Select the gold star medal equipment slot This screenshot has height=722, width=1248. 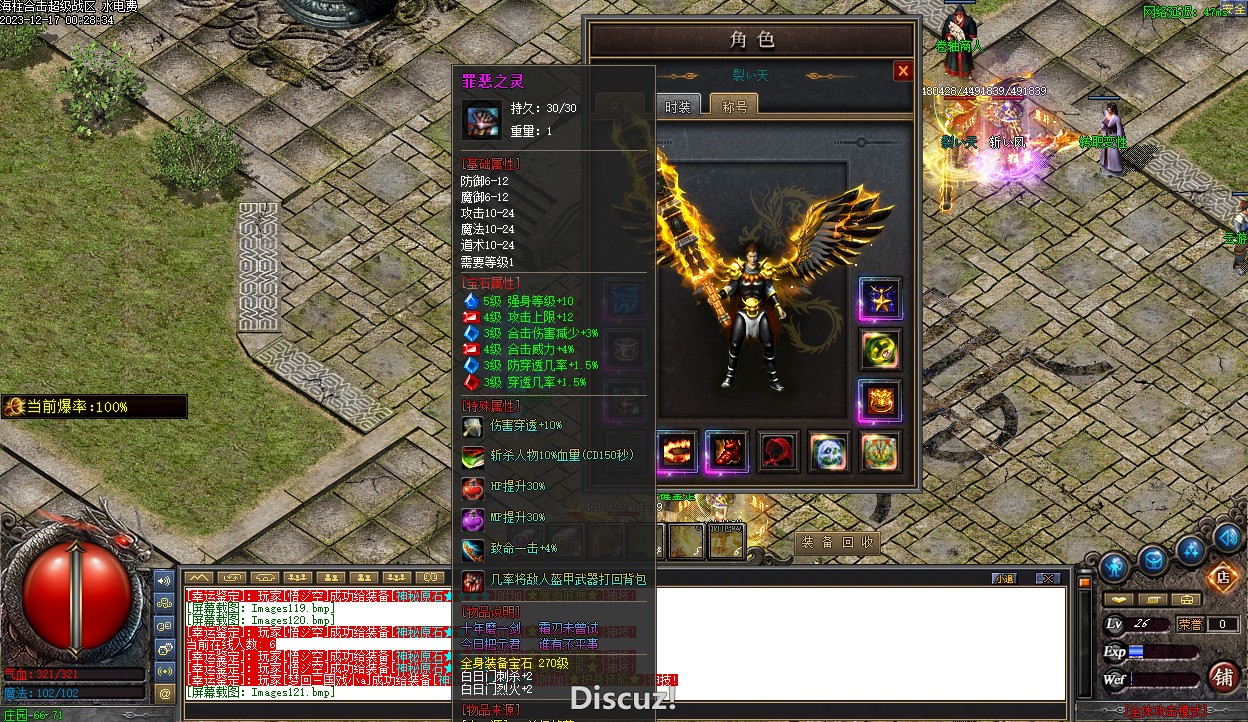(x=880, y=298)
